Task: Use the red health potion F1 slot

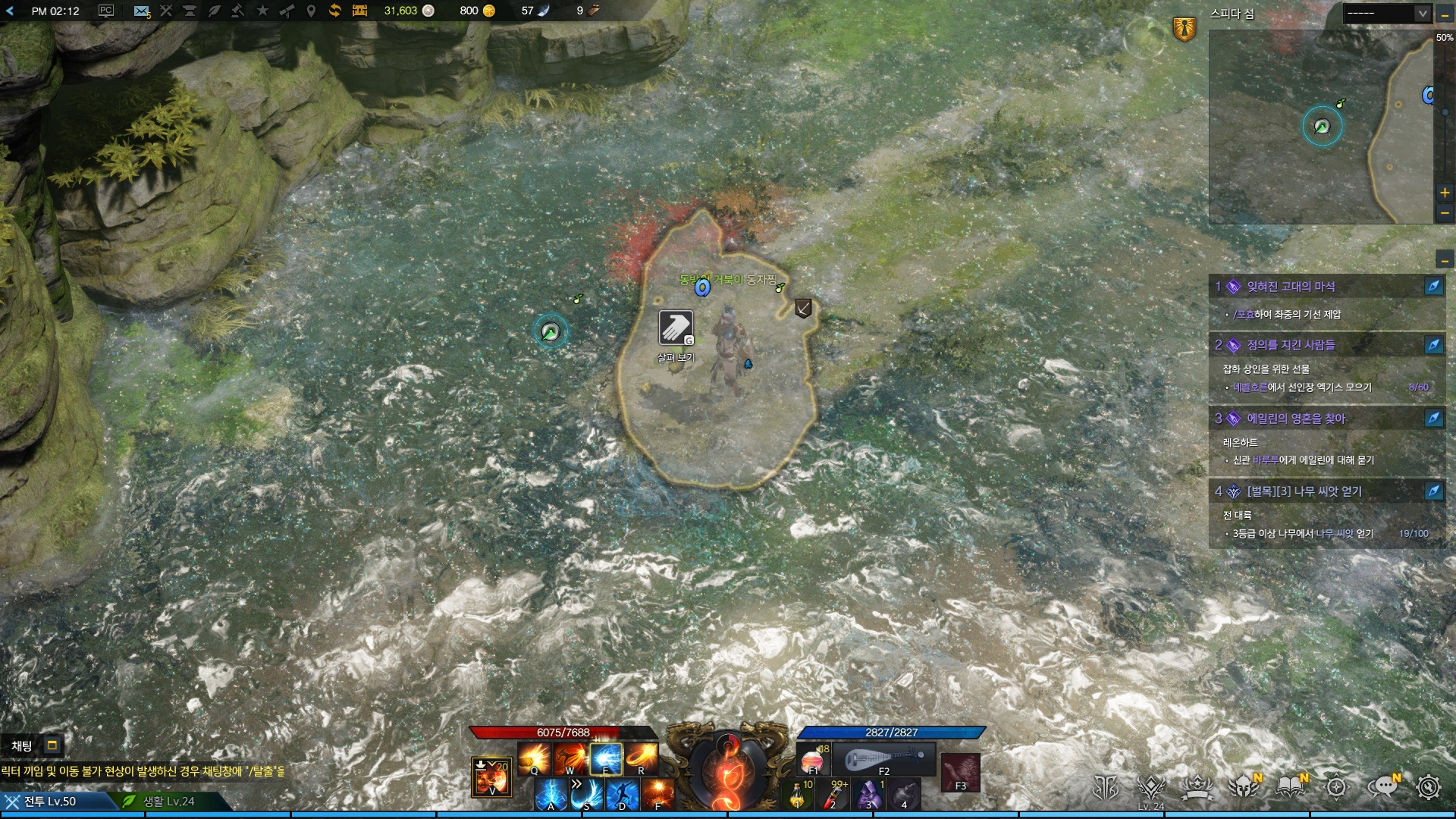Action: pyautogui.click(x=812, y=759)
